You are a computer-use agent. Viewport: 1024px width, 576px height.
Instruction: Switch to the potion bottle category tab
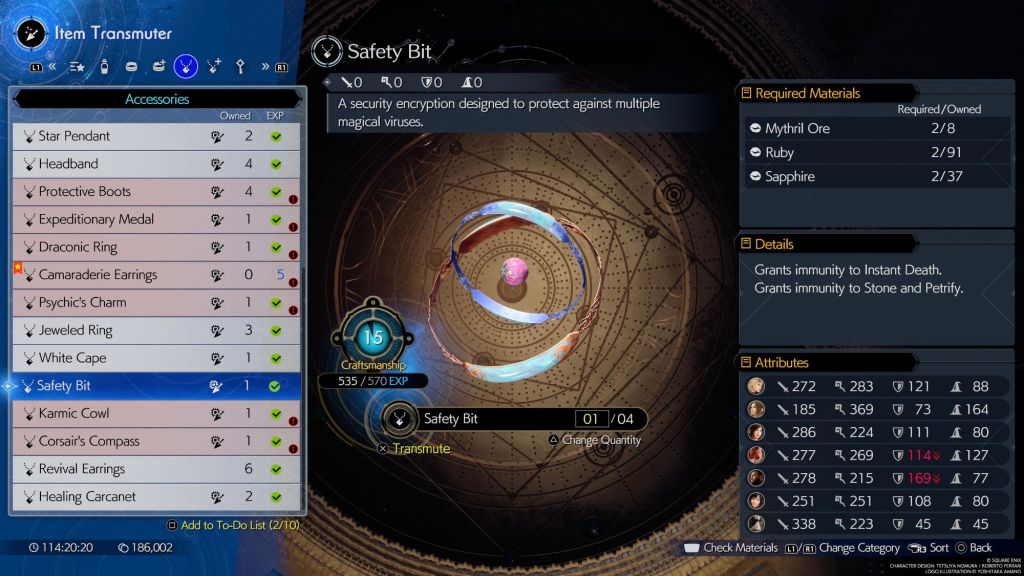point(104,66)
